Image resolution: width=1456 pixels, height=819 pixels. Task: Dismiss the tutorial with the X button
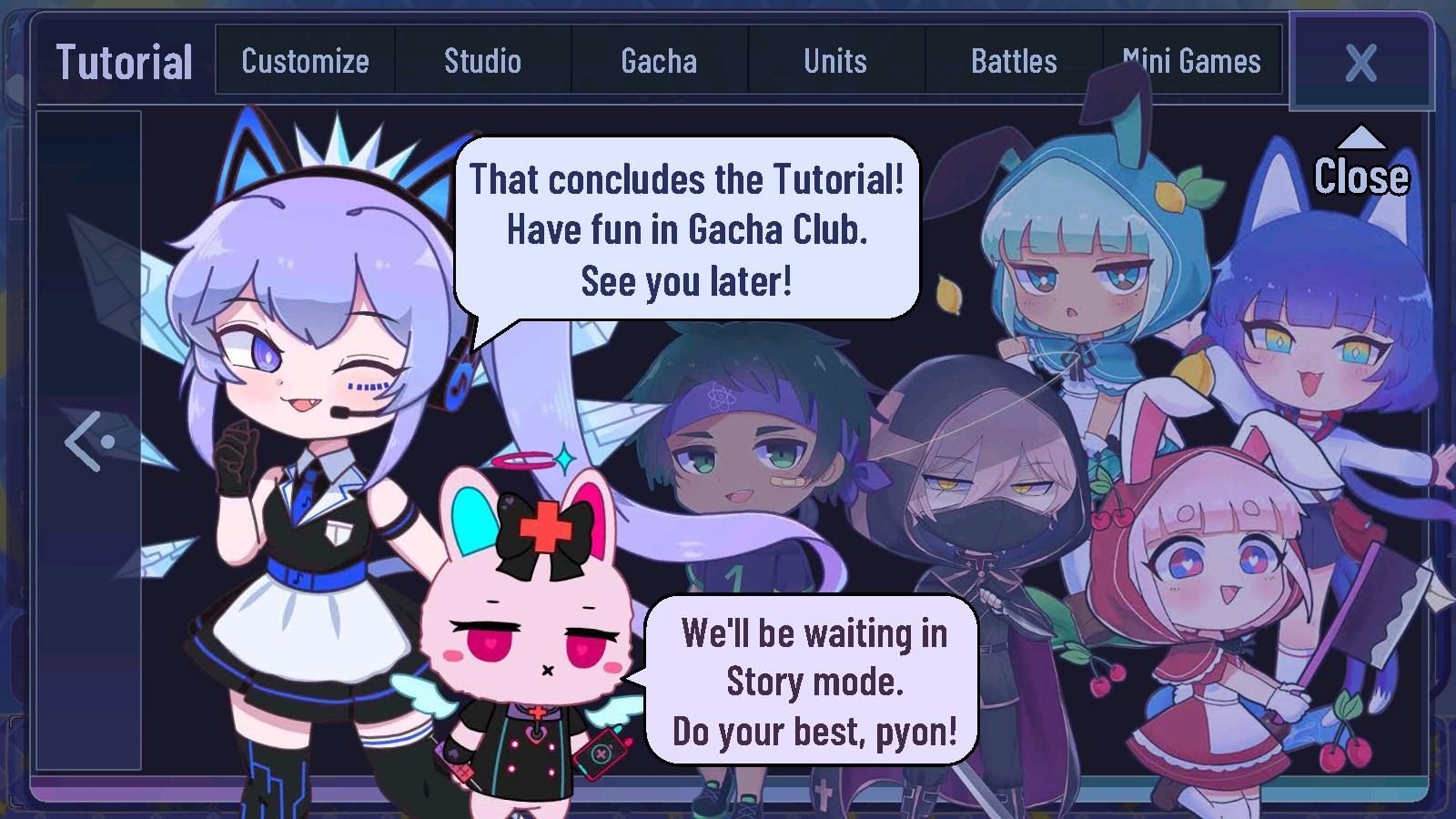pyautogui.click(x=1360, y=62)
